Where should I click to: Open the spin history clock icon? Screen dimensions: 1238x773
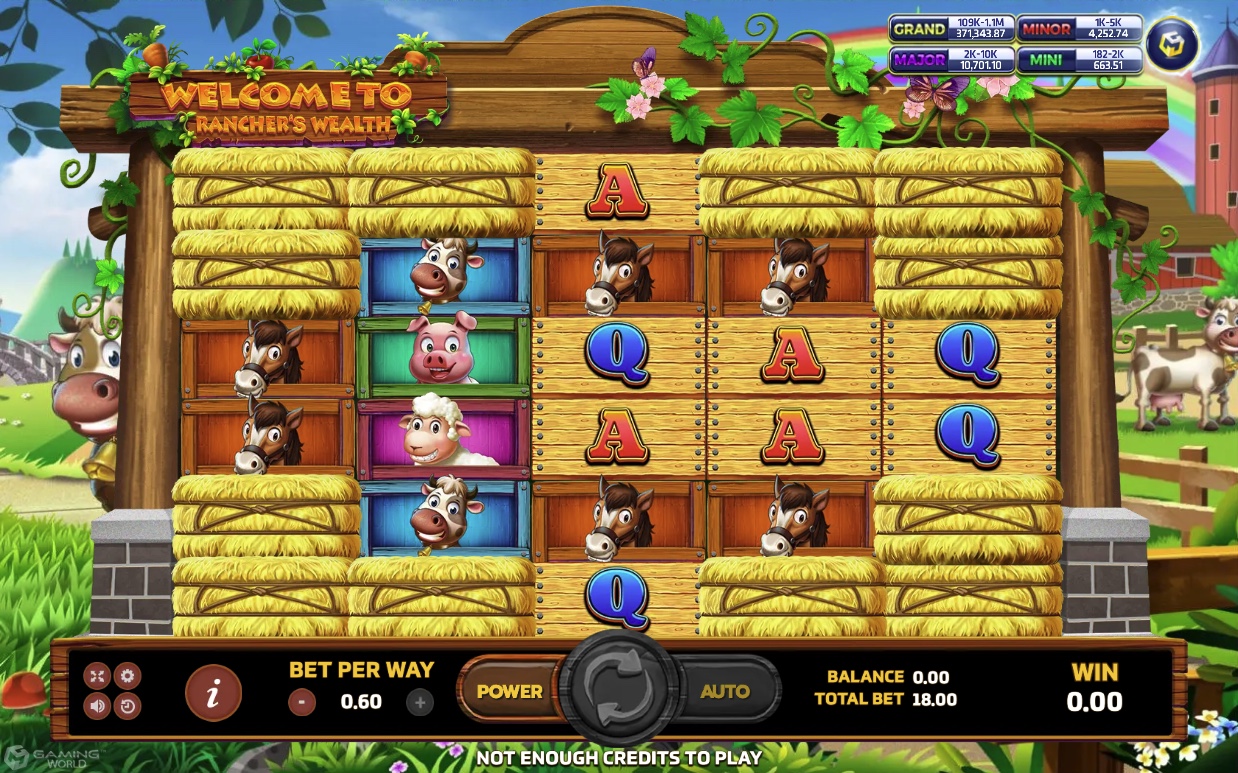(x=127, y=706)
